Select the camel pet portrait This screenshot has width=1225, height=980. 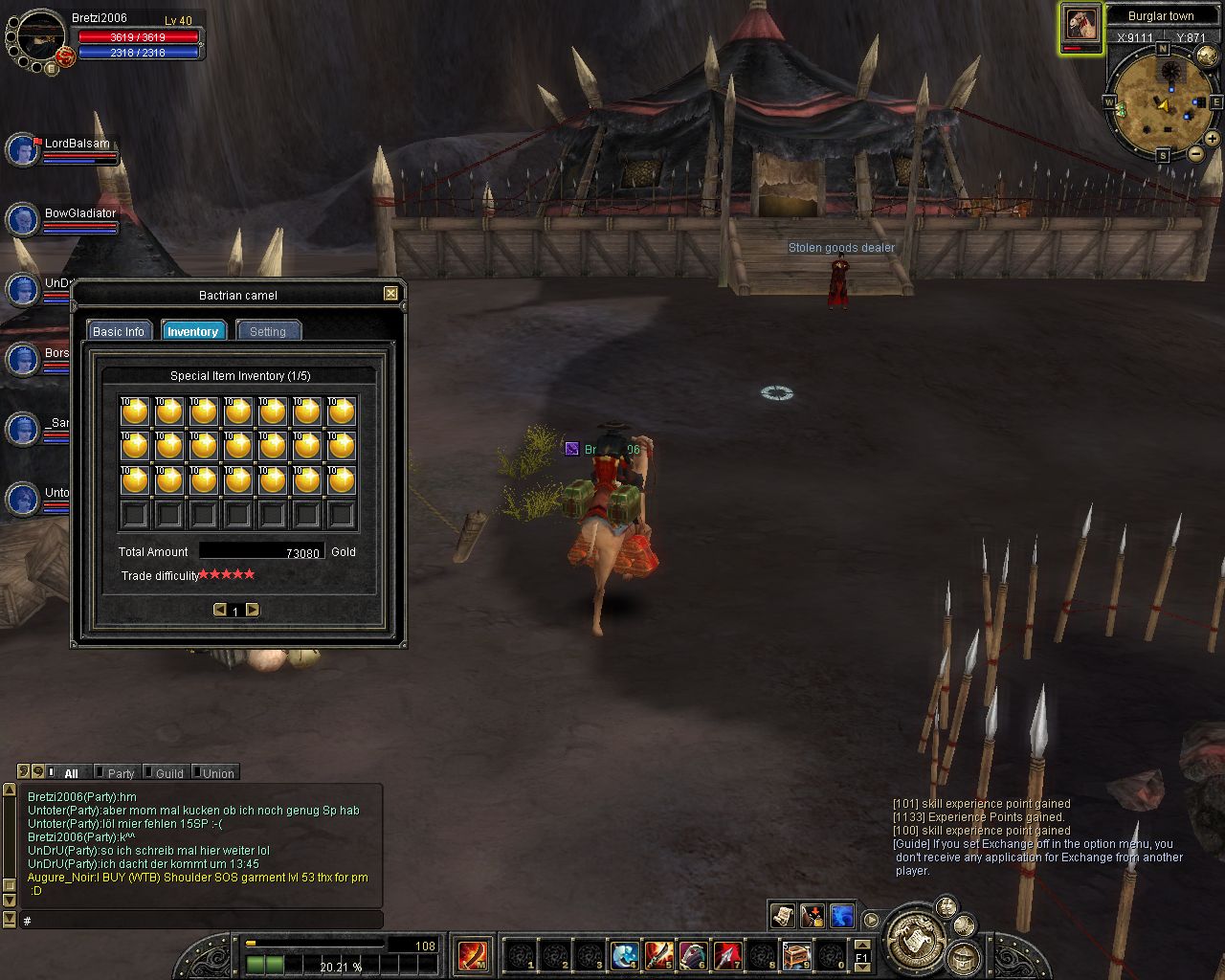click(x=1081, y=25)
